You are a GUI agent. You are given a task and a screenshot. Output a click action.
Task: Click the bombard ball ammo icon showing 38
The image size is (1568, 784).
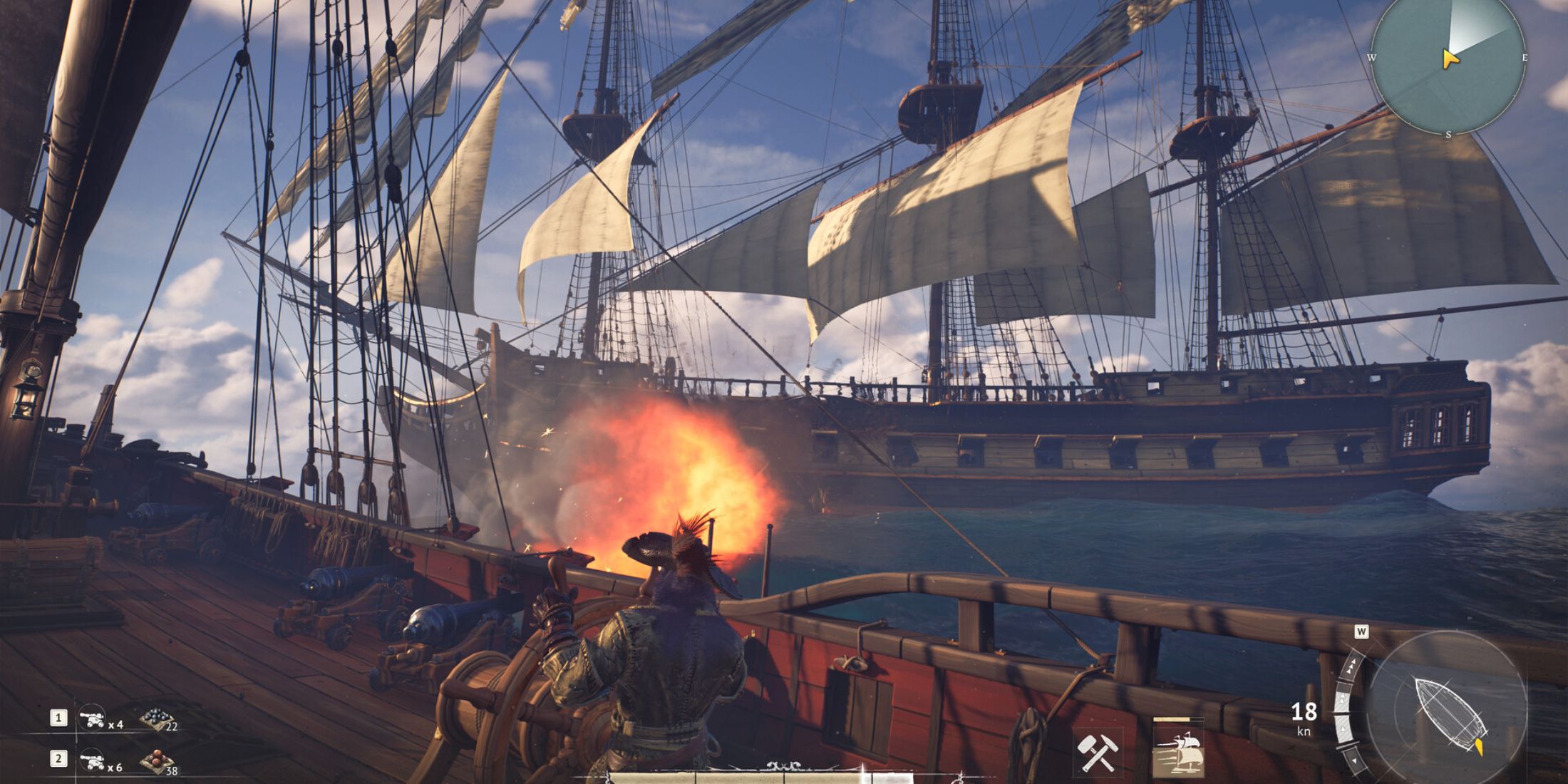point(156,761)
